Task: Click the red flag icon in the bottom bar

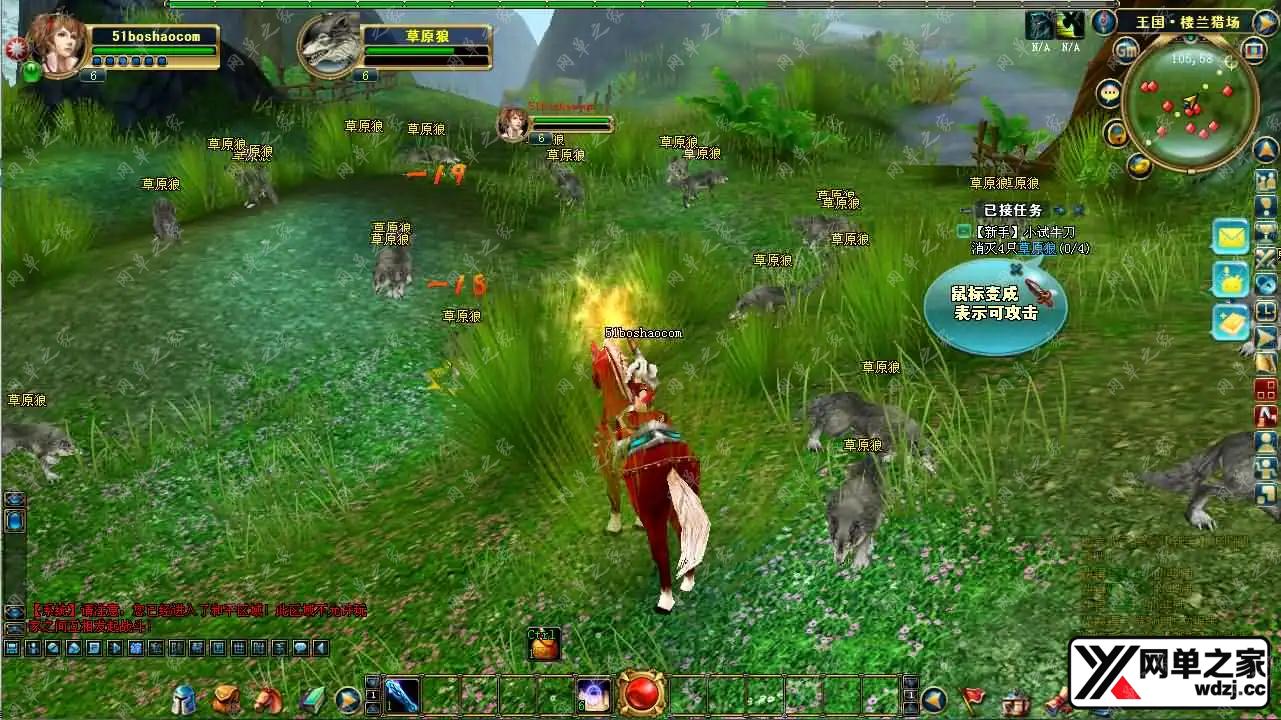Action: [973, 699]
